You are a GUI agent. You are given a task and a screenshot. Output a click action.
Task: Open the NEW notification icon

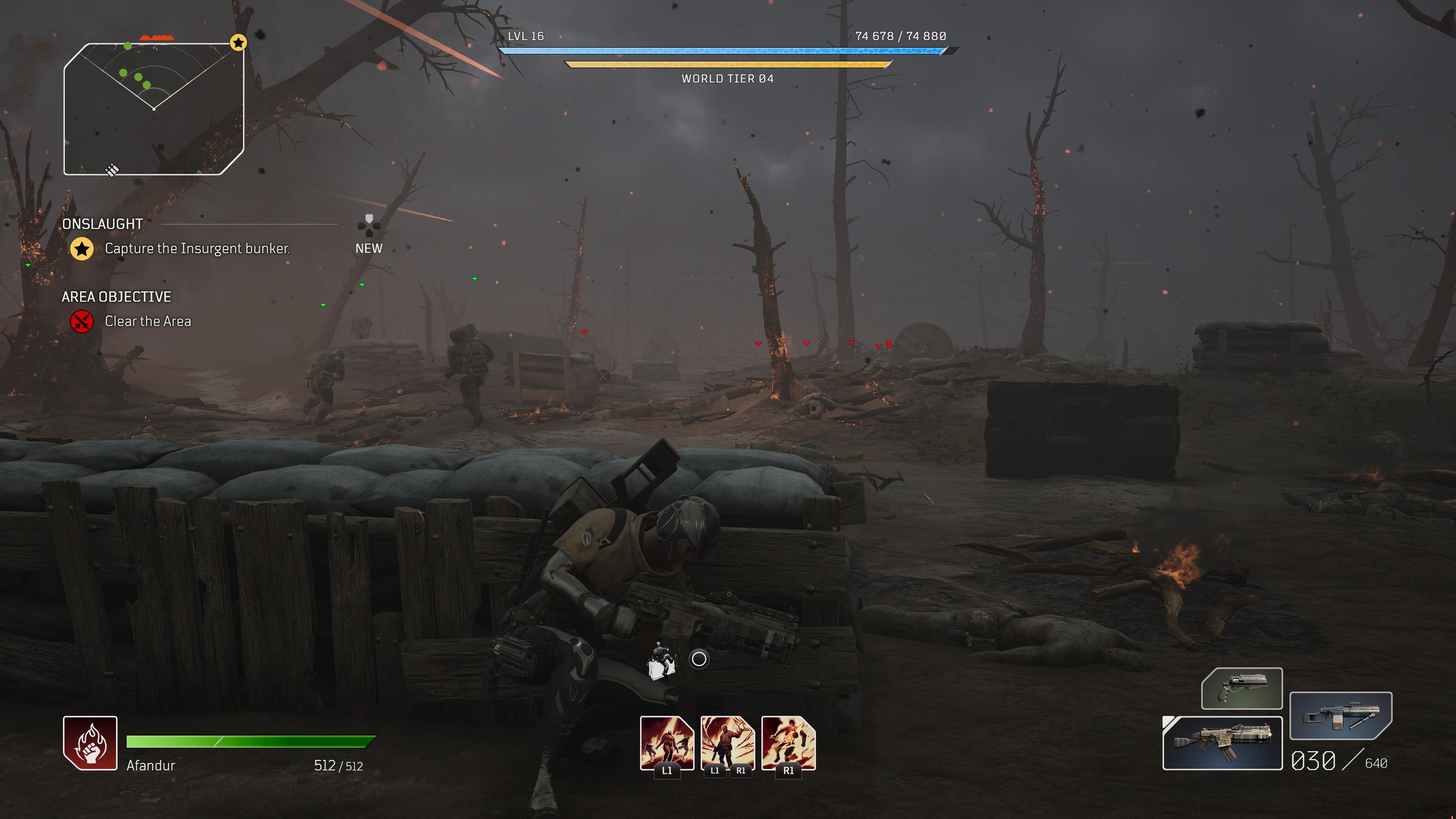point(369,226)
